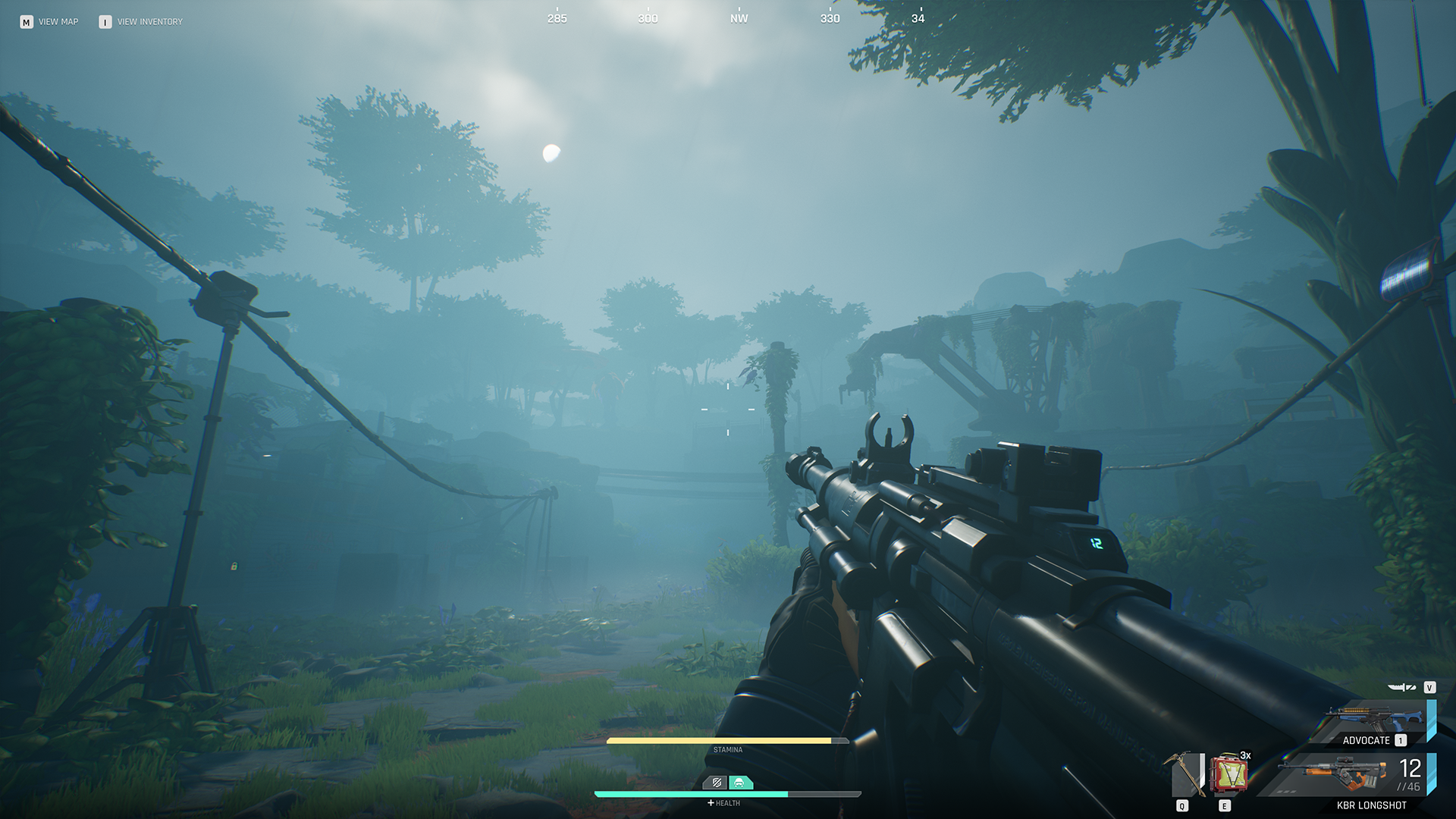The width and height of the screenshot is (1456, 819).
Task: Open VIEW MAP
Action: click(x=59, y=21)
